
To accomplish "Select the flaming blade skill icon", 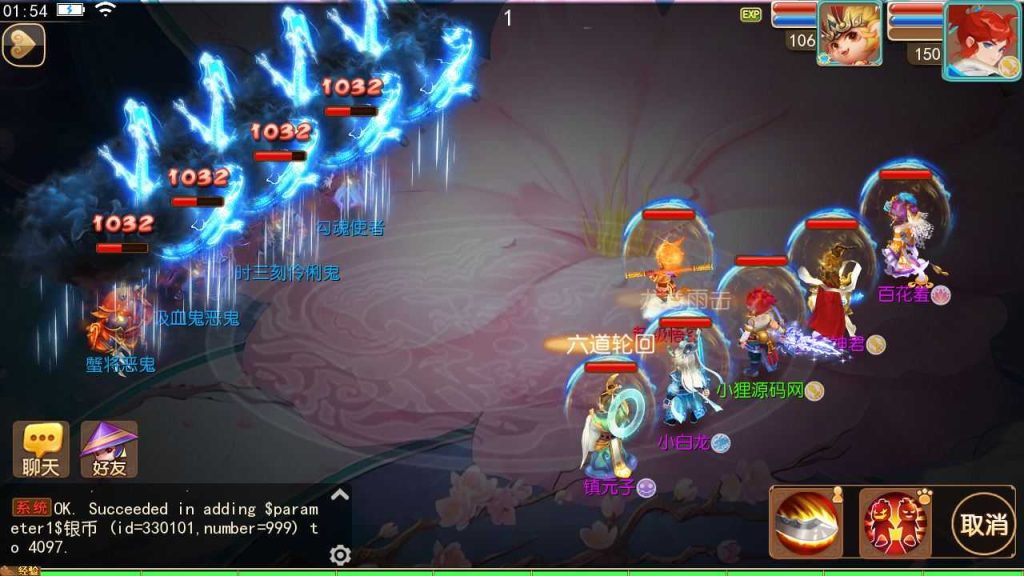I will click(x=805, y=522).
